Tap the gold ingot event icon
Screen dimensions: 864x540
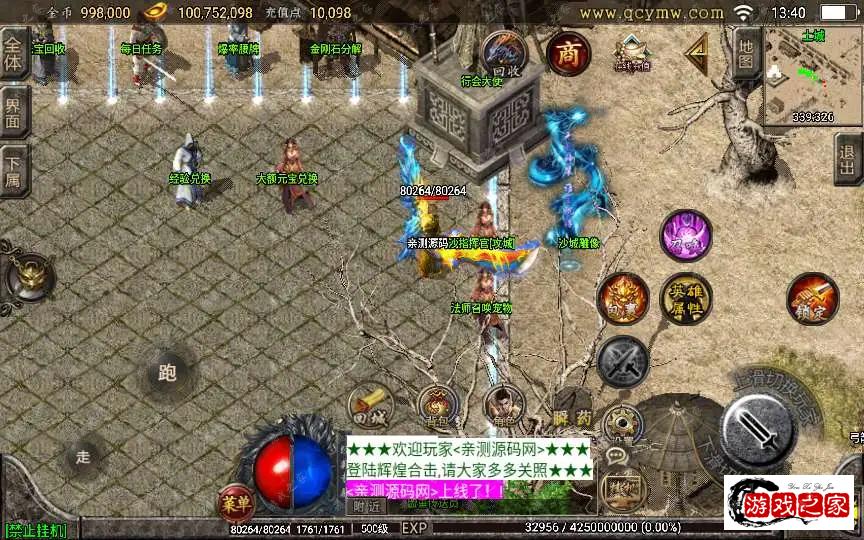click(x=632, y=52)
